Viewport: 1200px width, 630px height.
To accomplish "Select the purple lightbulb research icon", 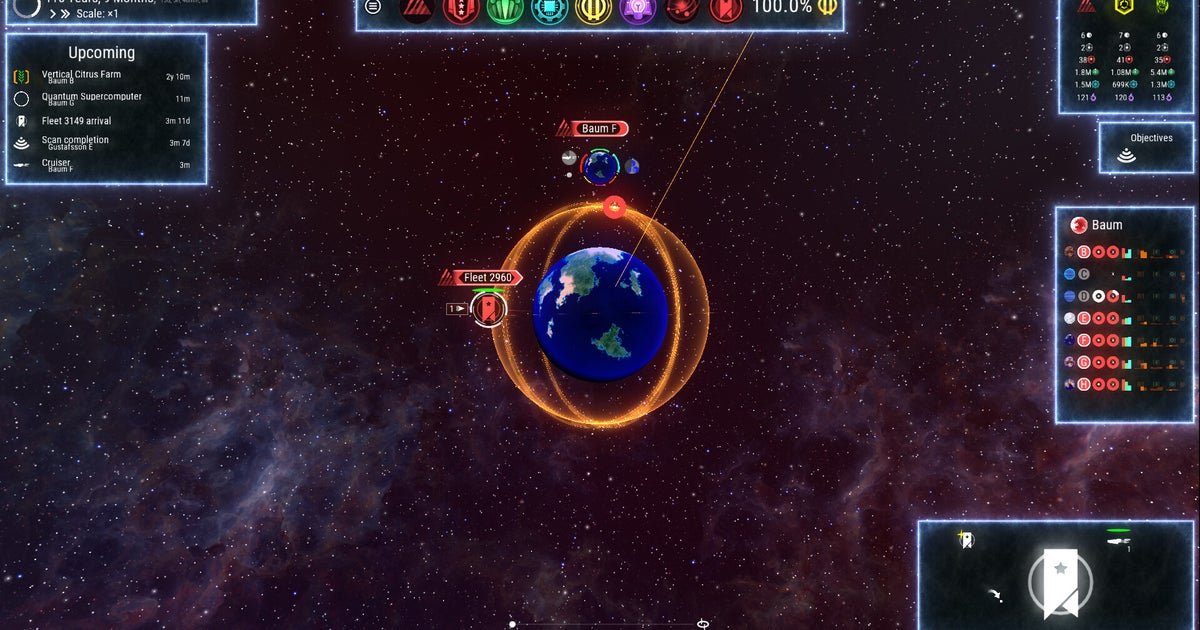I will (637, 9).
